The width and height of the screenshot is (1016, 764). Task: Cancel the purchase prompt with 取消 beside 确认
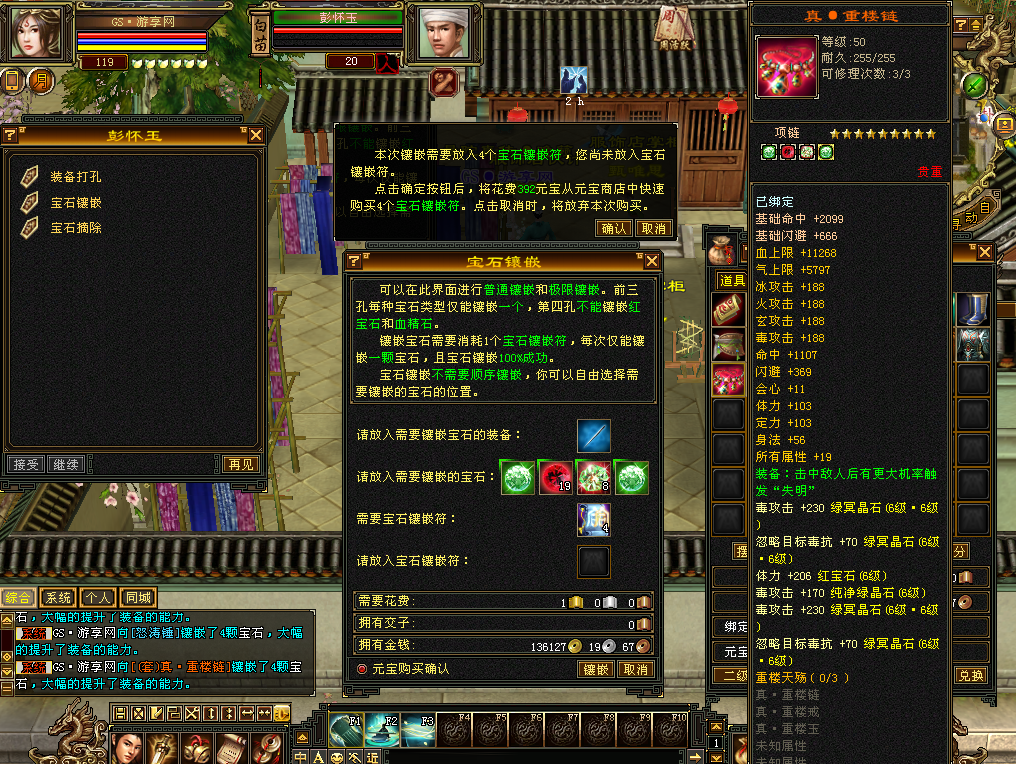[x=653, y=228]
